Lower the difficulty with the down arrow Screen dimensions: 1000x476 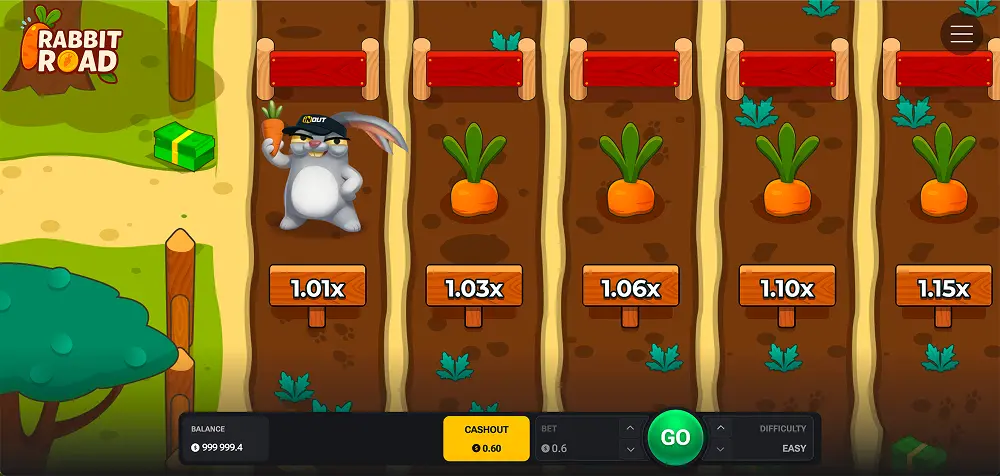[721, 448]
